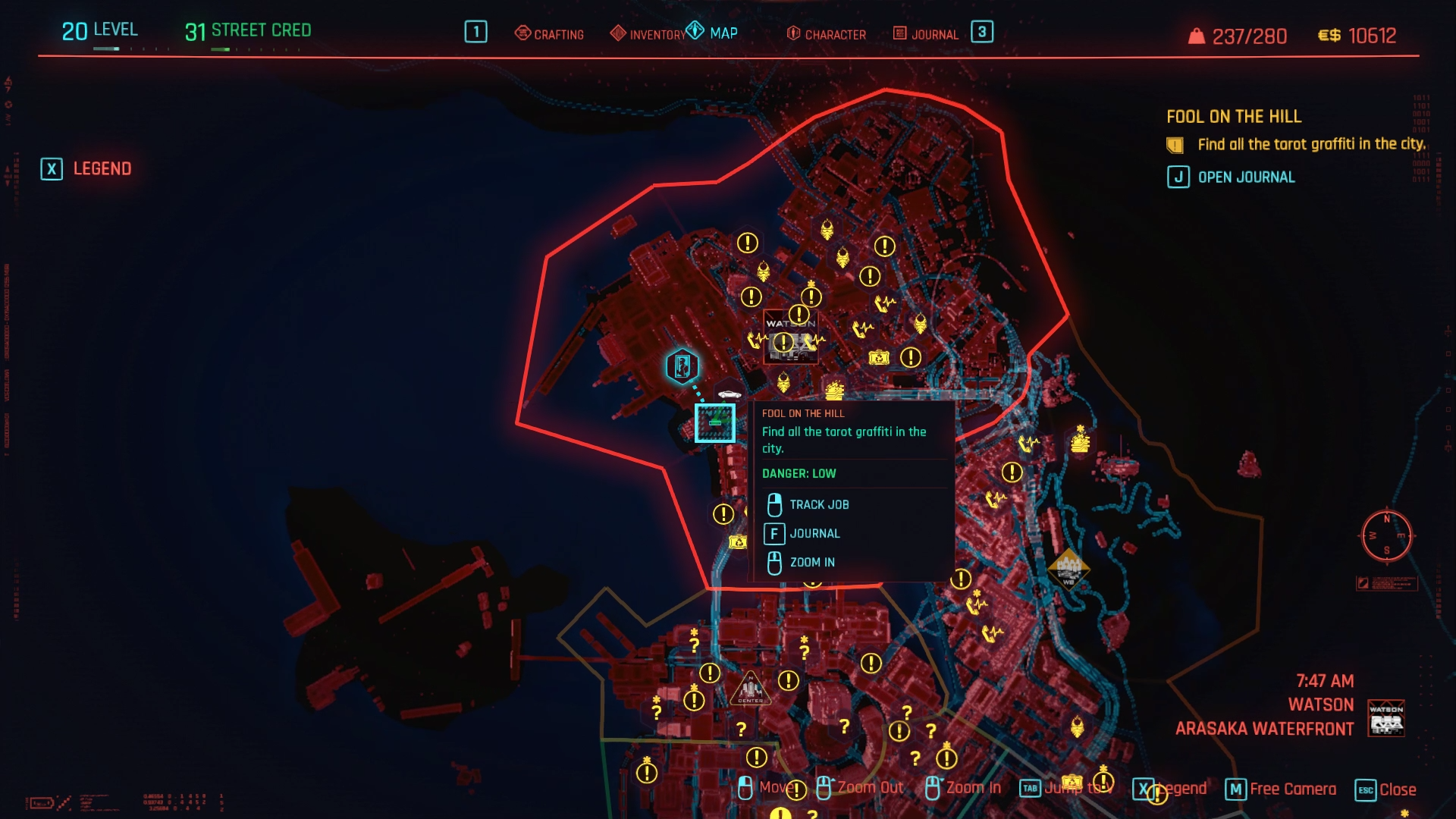Open the Crafting tab
The width and height of the screenshot is (1456, 819).
tap(550, 34)
